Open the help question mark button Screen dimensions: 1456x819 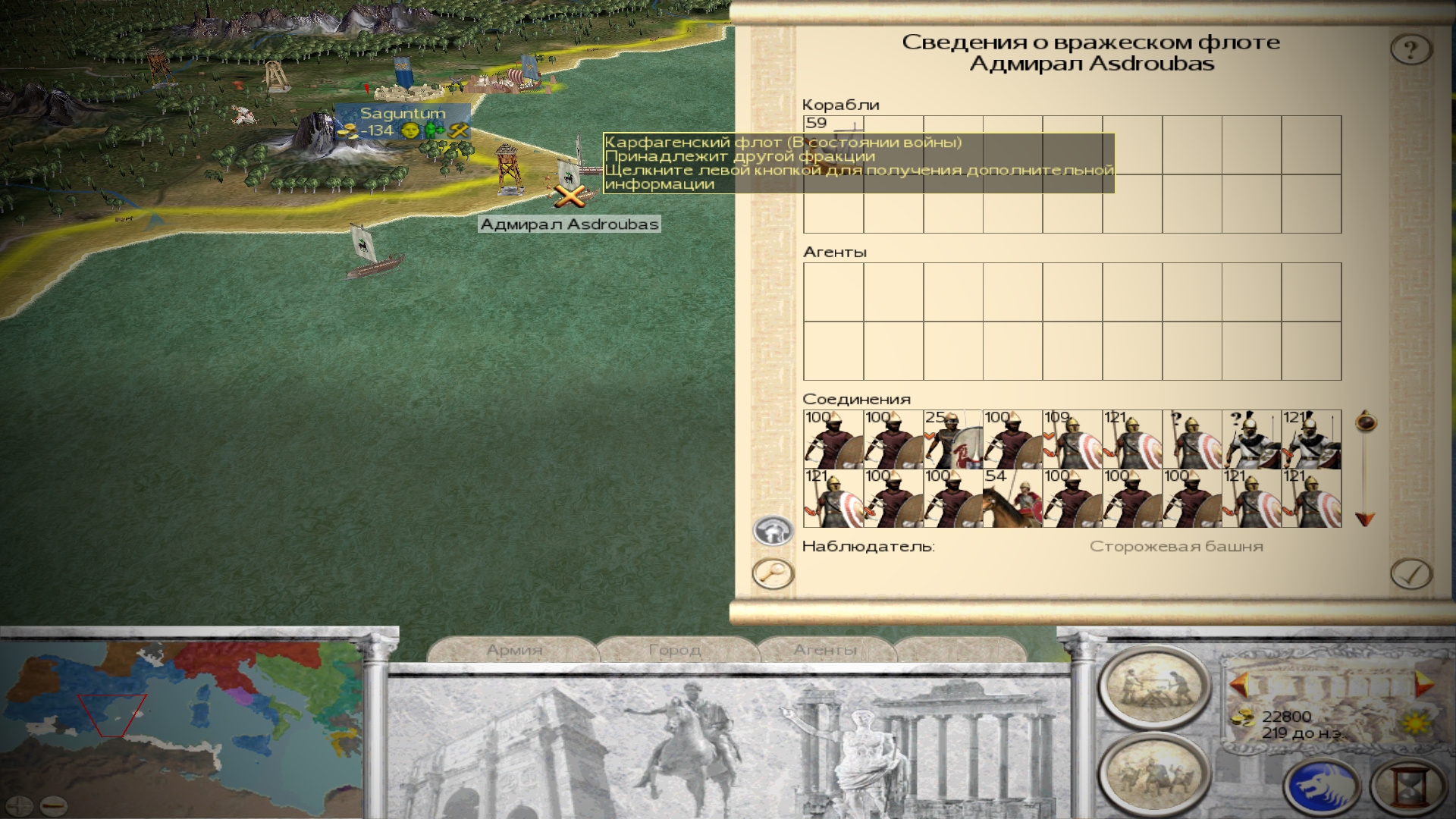tap(1410, 50)
